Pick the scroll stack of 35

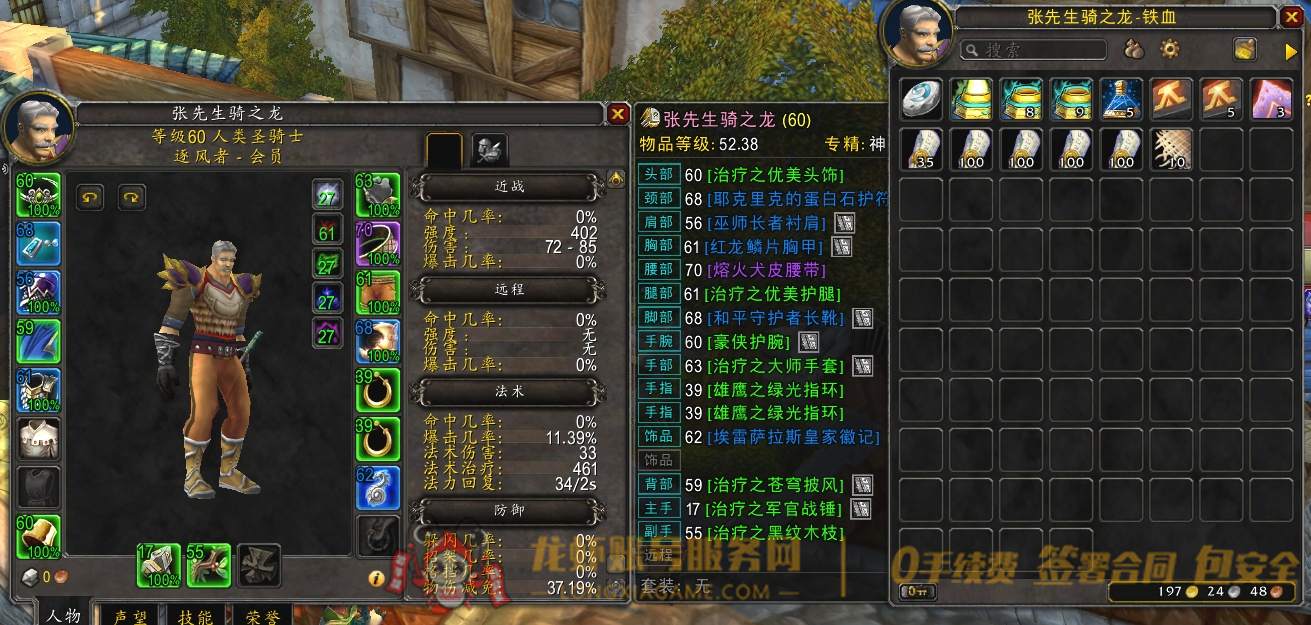click(x=921, y=149)
